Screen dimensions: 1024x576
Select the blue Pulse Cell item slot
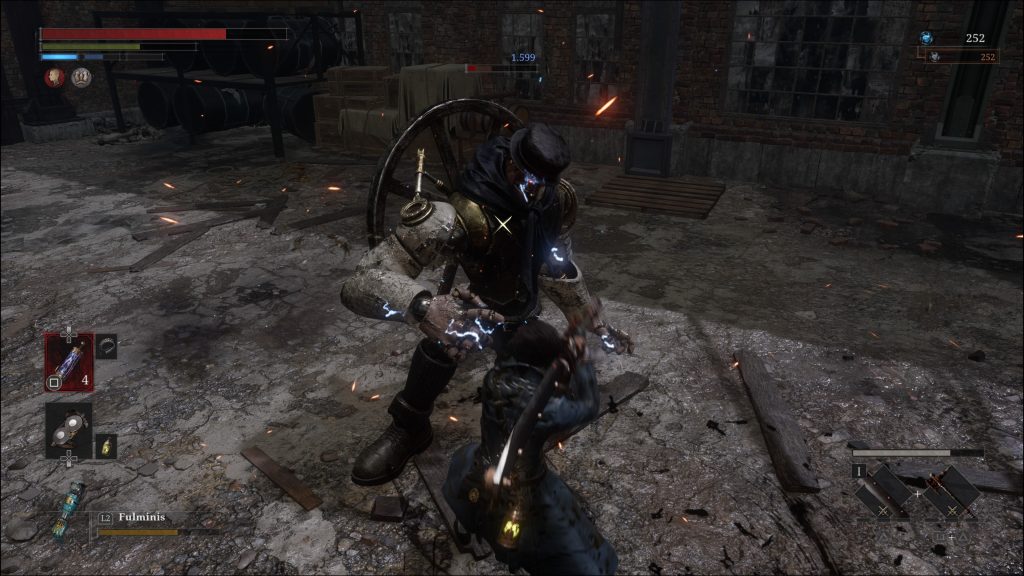[68, 360]
